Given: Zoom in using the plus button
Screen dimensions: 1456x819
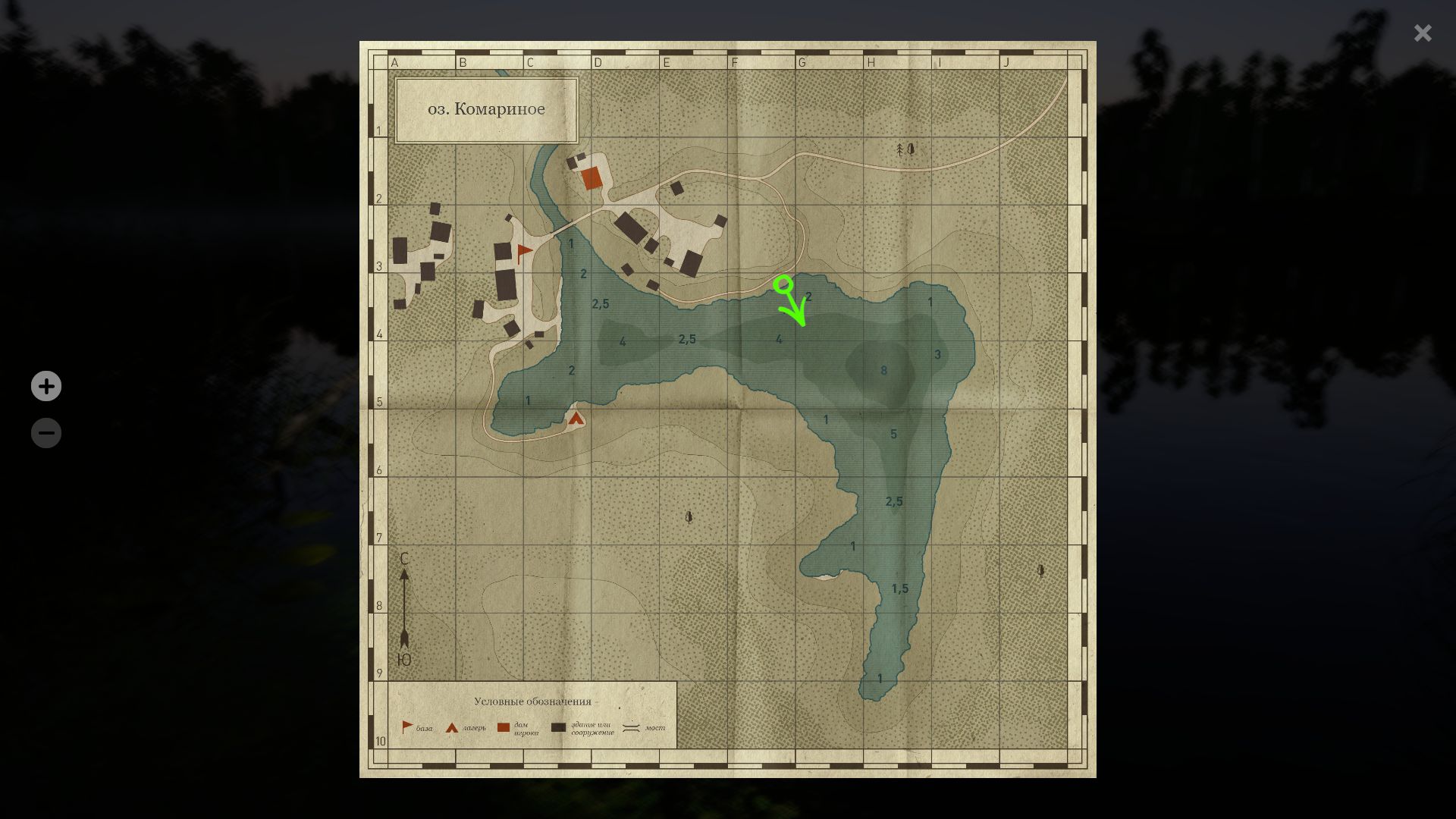Looking at the screenshot, I should 46,386.
